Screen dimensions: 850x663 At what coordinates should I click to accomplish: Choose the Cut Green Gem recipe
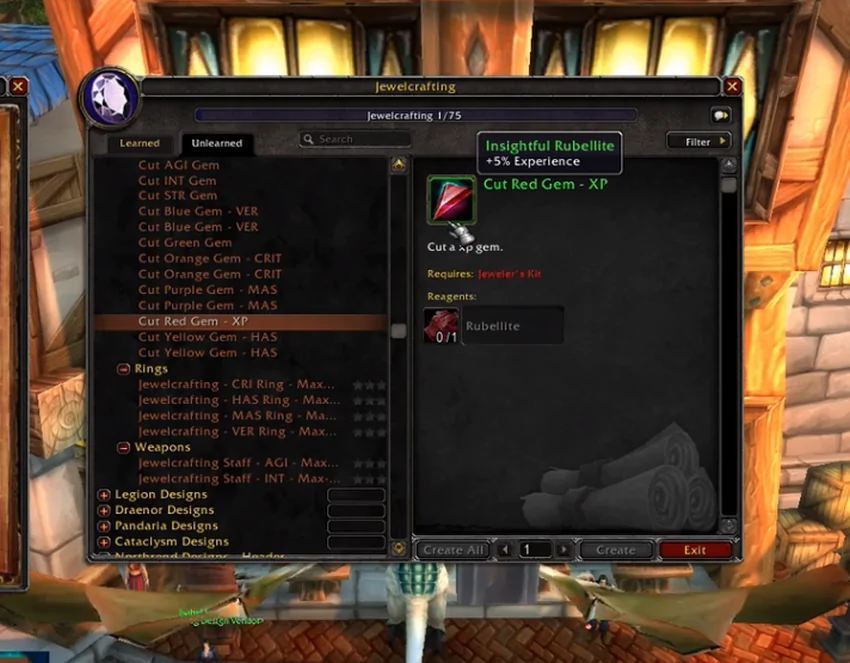click(185, 242)
